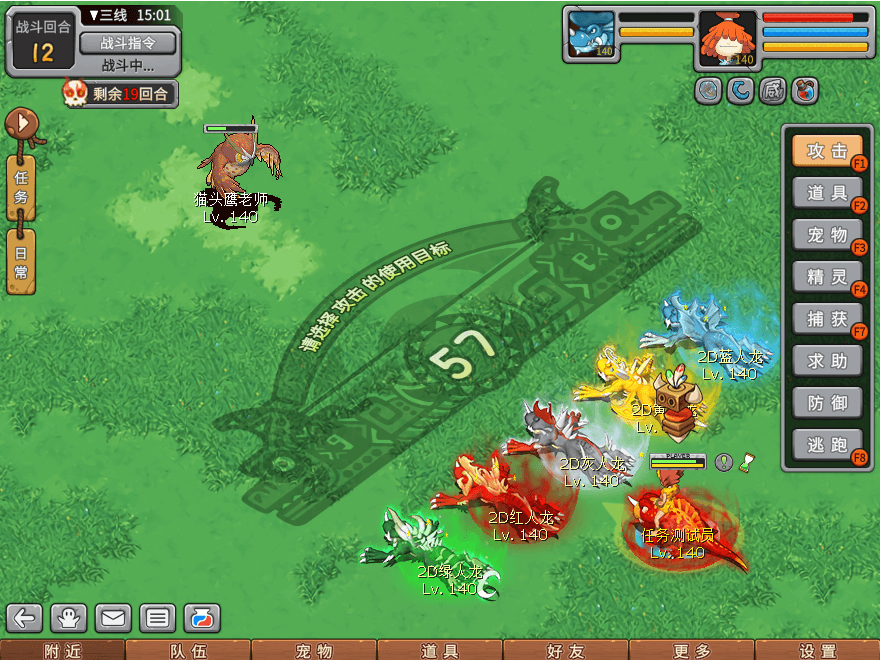
Task: Open the 队伍 (Team) bottom tab
Action: tap(188, 651)
